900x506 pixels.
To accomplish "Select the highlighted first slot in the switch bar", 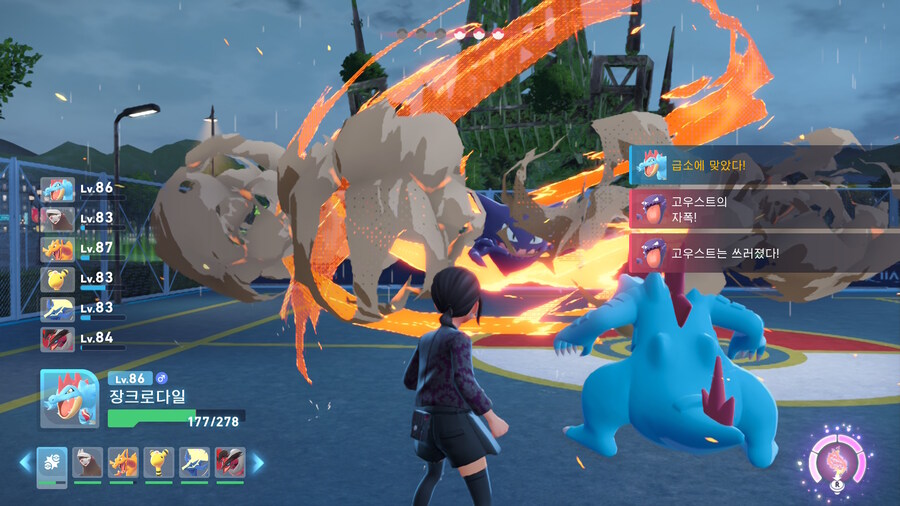I will point(52,462).
